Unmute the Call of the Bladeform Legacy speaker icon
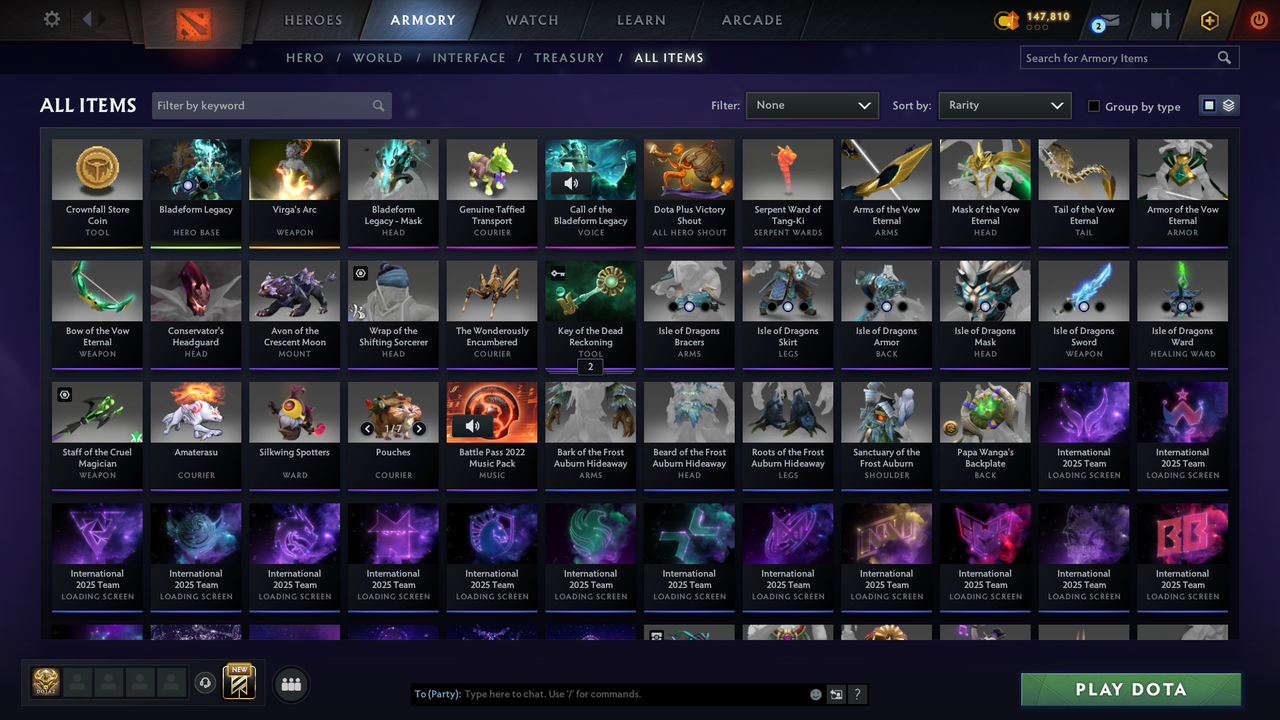 (x=570, y=183)
